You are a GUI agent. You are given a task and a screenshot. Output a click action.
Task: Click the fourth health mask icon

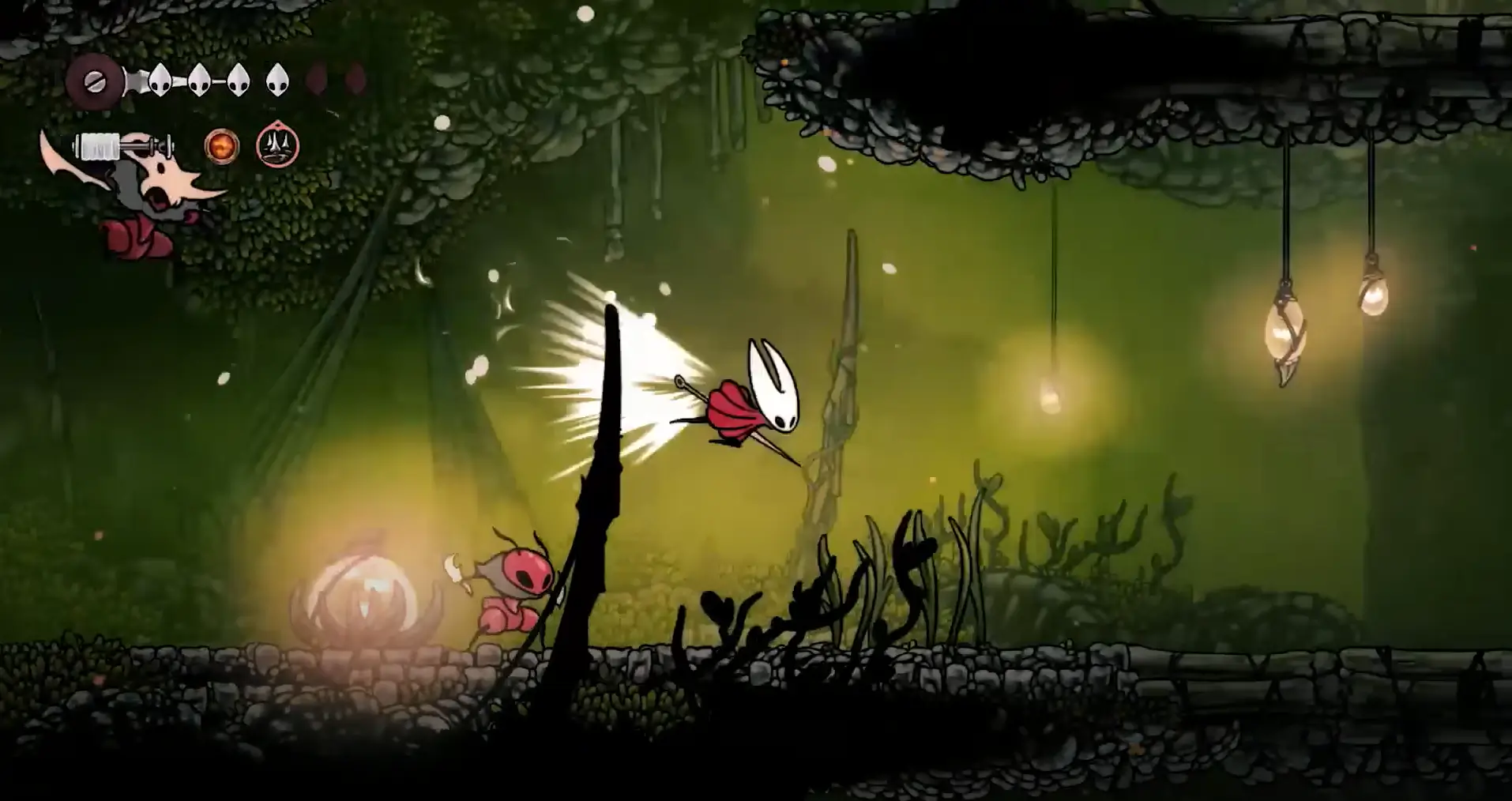[x=277, y=80]
